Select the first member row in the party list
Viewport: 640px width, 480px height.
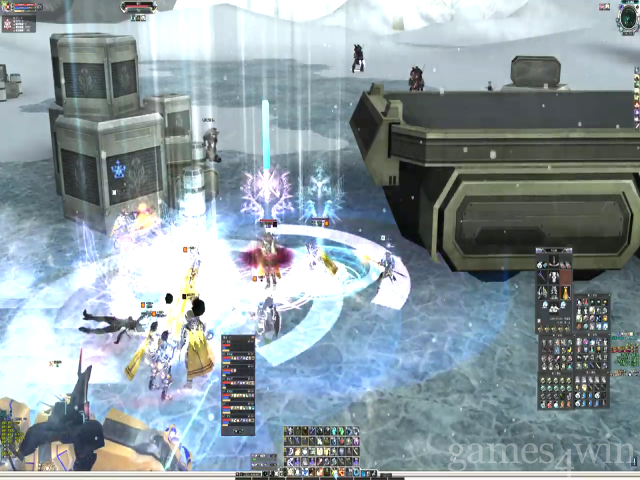(238, 344)
